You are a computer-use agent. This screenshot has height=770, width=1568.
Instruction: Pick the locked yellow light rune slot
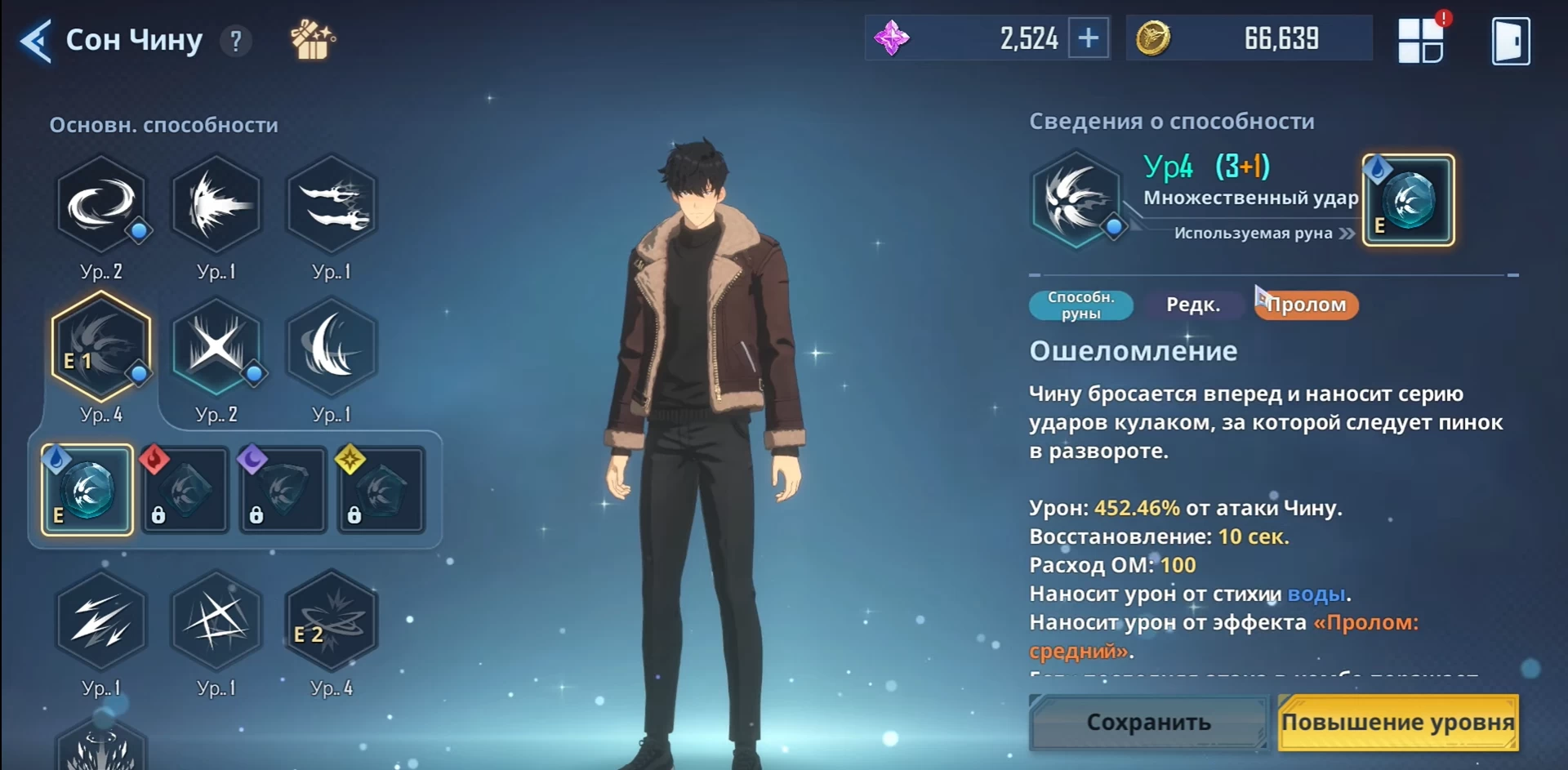pyautogui.click(x=381, y=490)
